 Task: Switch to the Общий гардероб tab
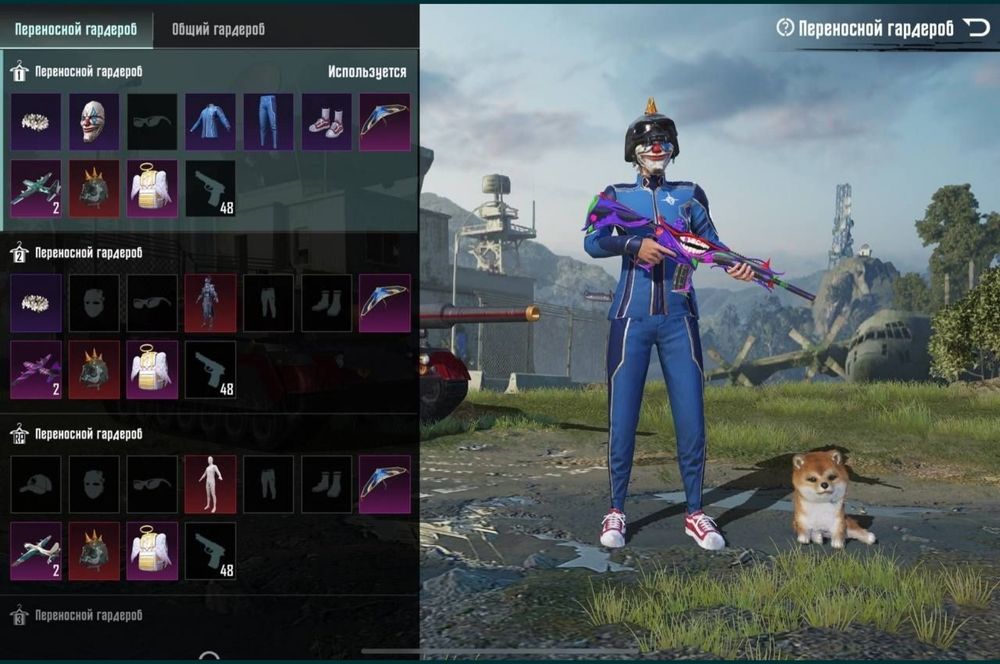pyautogui.click(x=218, y=29)
